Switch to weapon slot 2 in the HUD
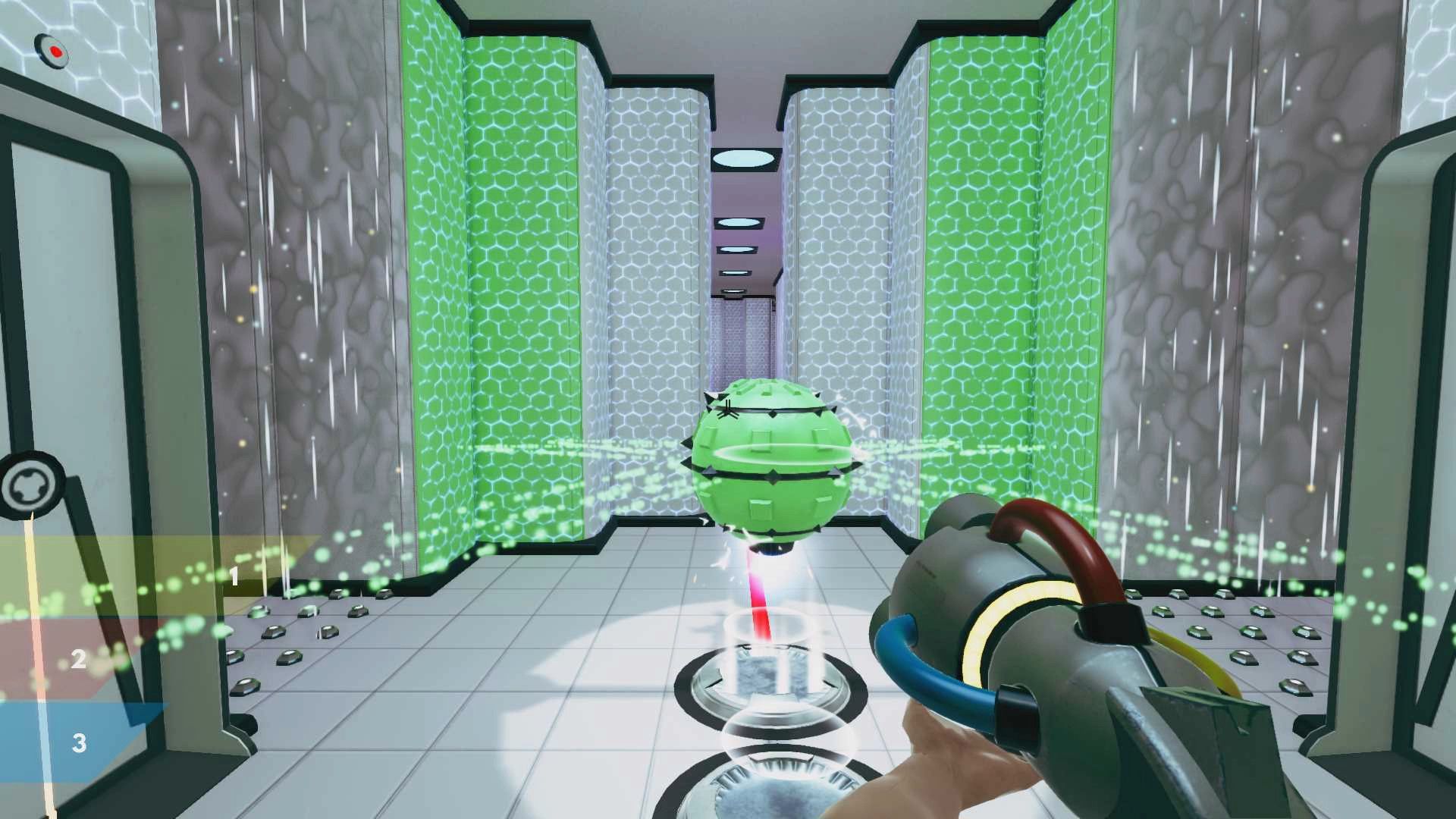This screenshot has width=1456, height=819. point(80,659)
